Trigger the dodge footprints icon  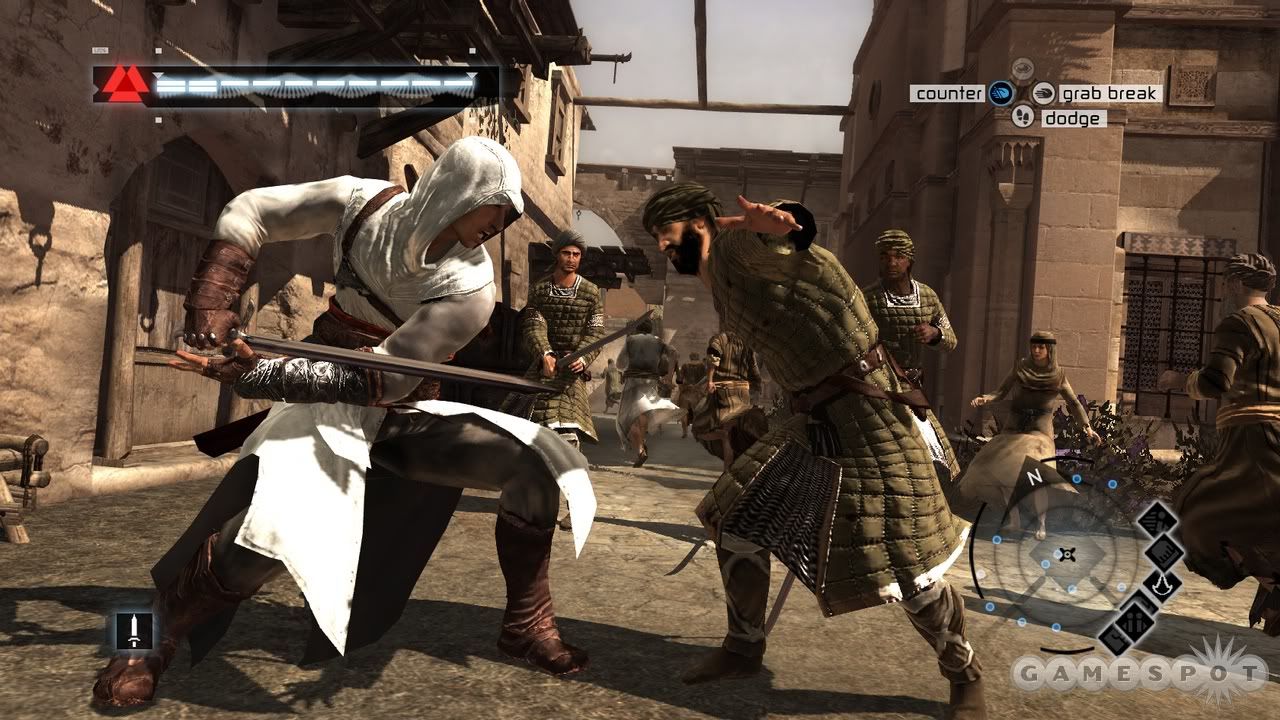[x=1022, y=117]
